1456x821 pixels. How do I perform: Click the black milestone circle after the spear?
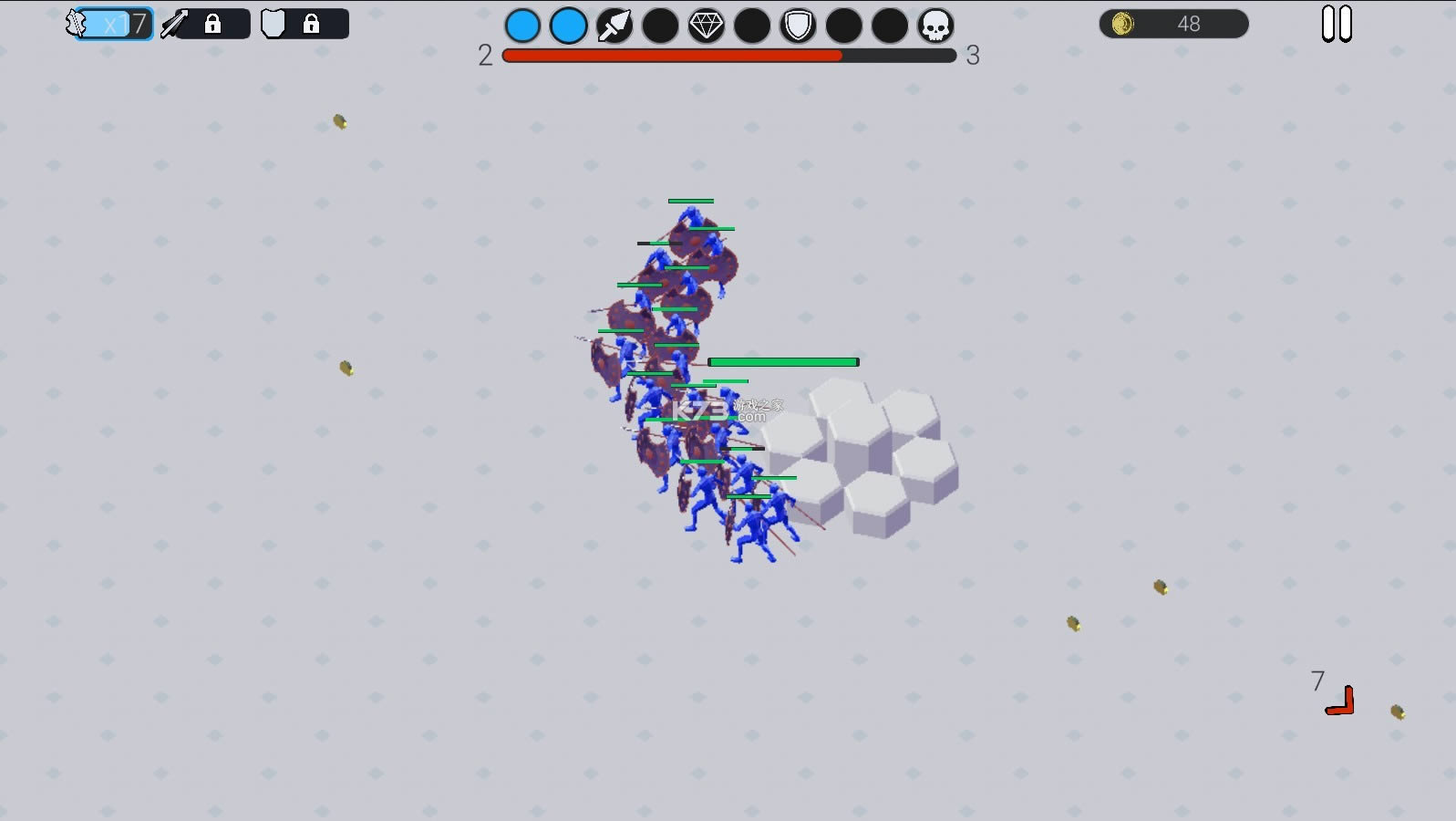(661, 26)
